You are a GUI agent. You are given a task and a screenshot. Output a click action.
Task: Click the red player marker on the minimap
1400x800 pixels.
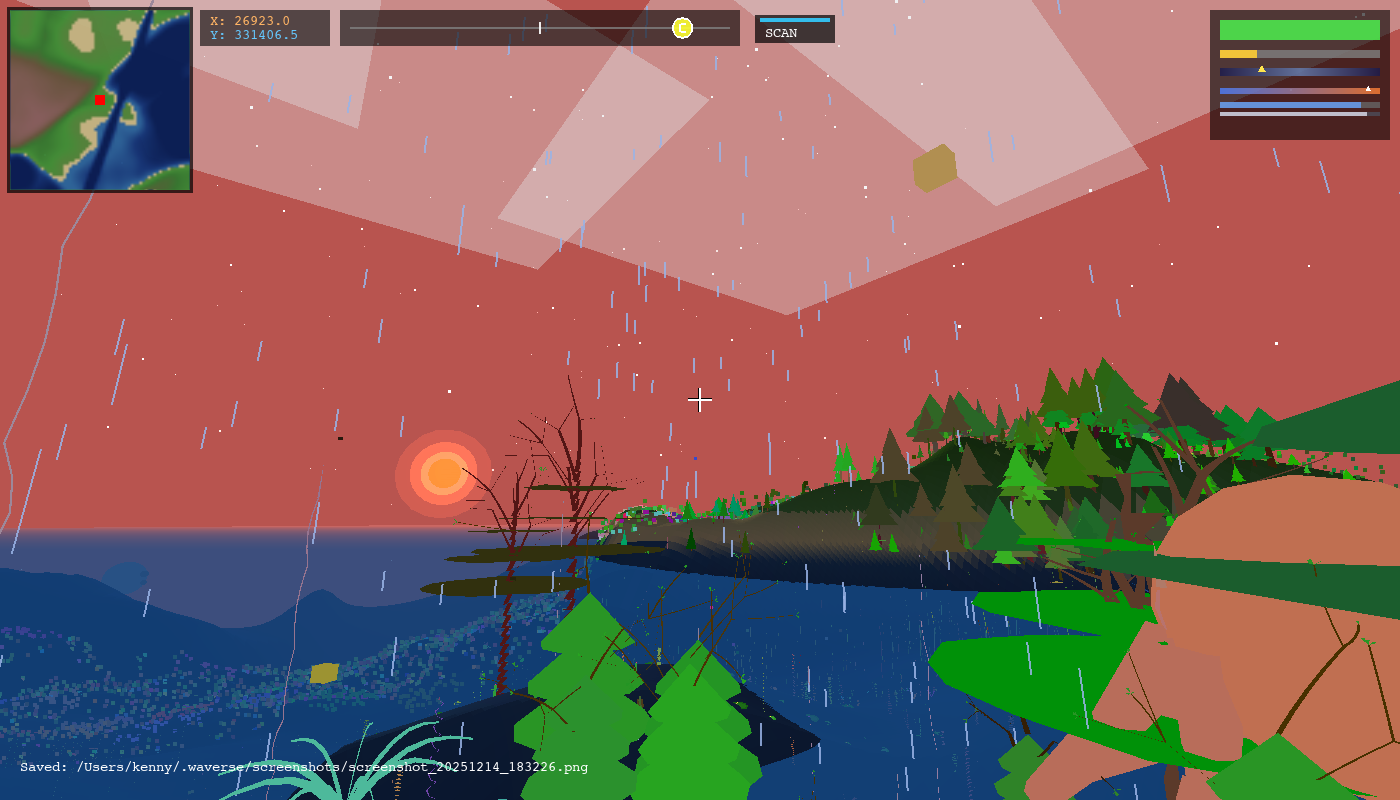(x=99, y=99)
